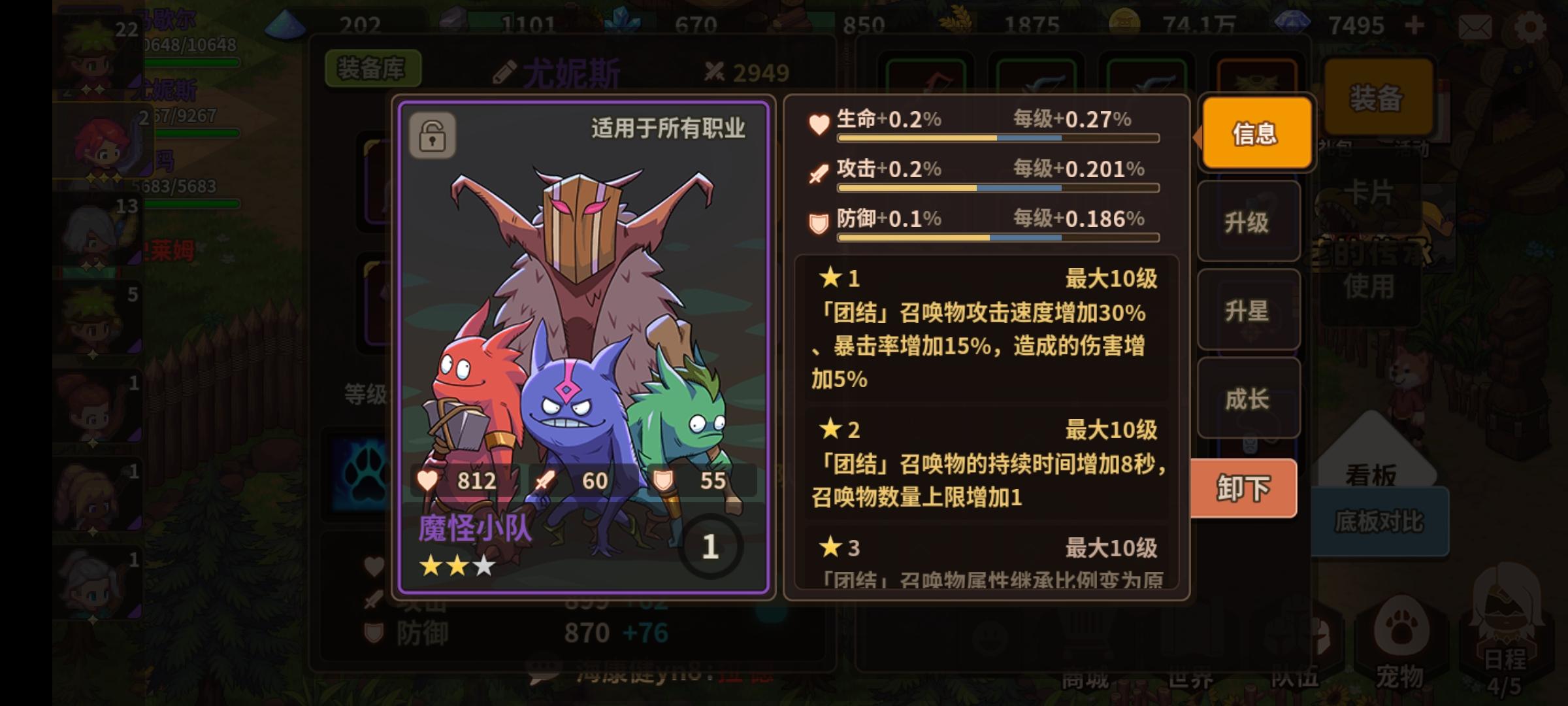Select the 信息 info tab

[x=1255, y=133]
